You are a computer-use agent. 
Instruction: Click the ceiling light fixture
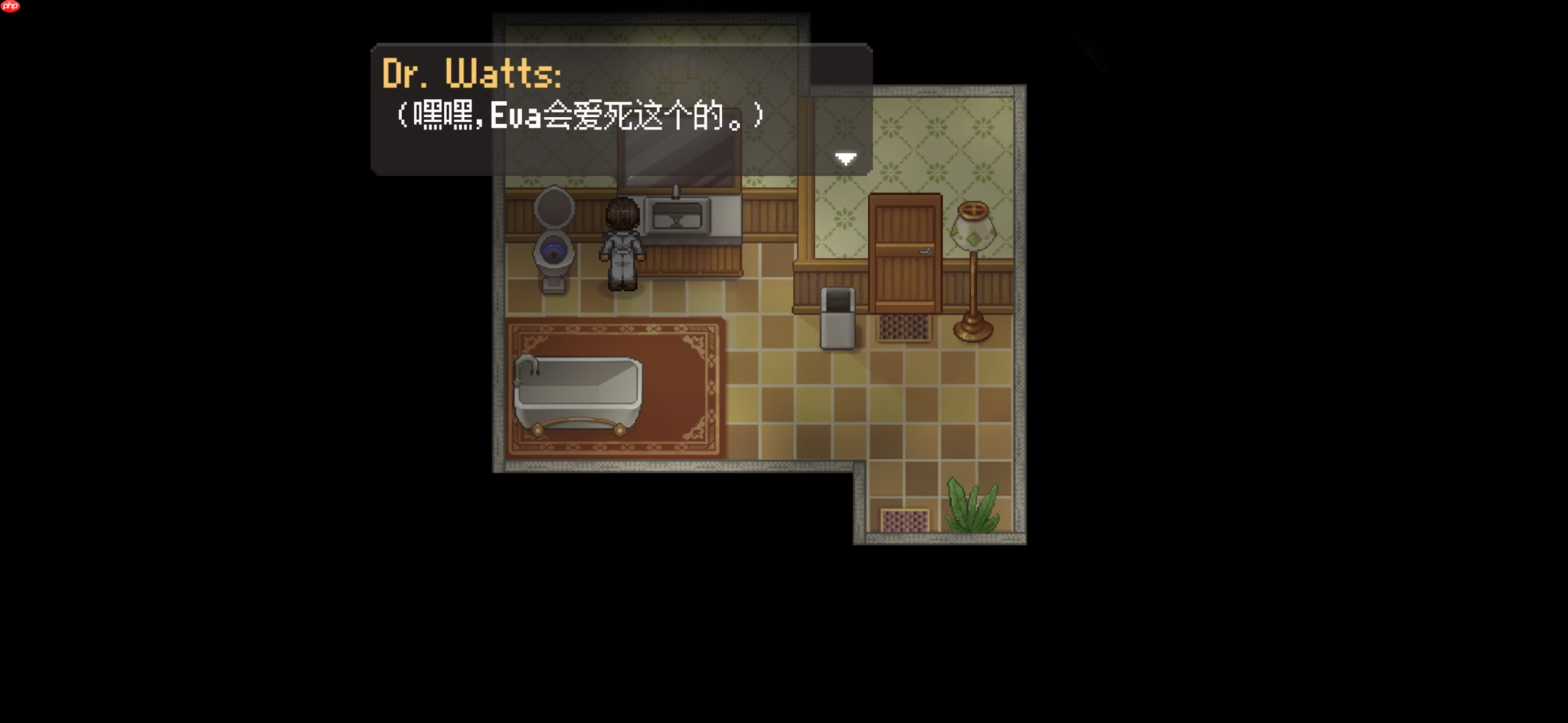point(679,67)
